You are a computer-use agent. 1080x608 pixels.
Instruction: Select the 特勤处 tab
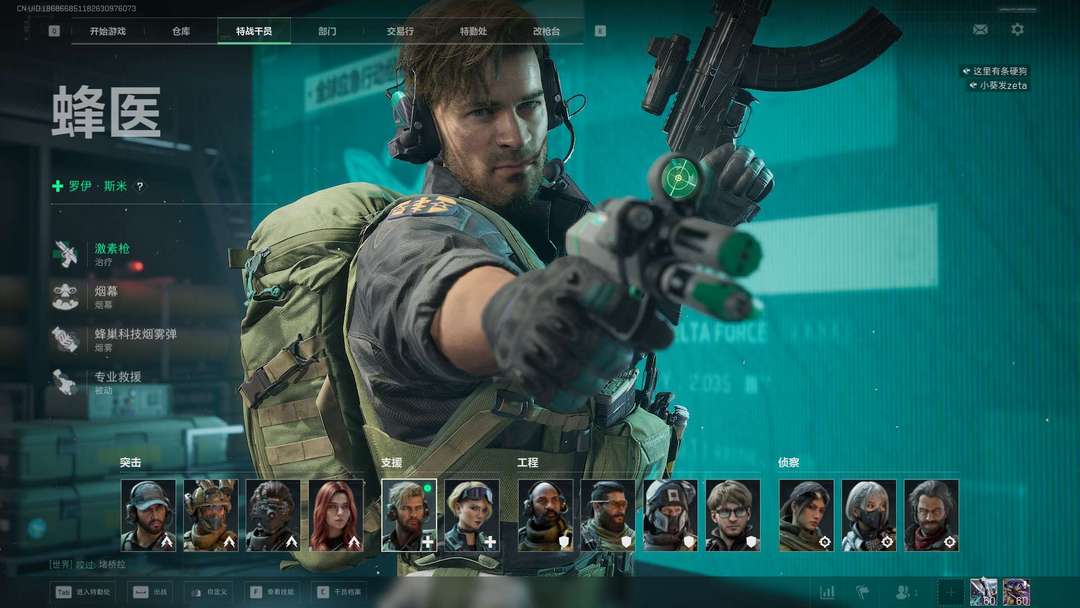473,31
